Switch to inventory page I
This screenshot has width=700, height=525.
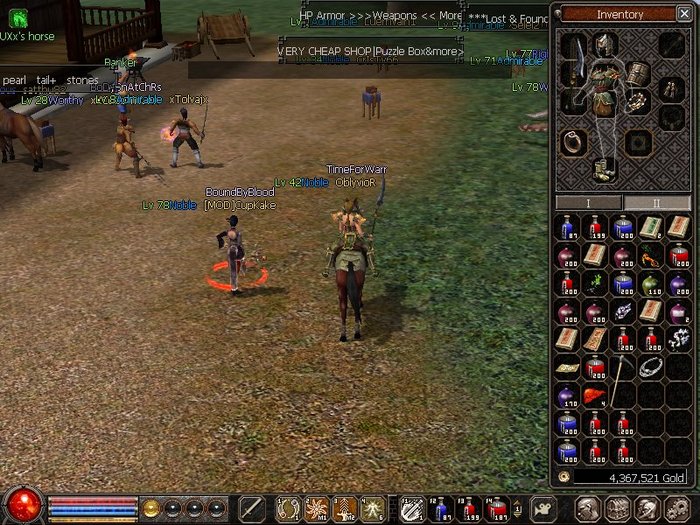[588, 203]
